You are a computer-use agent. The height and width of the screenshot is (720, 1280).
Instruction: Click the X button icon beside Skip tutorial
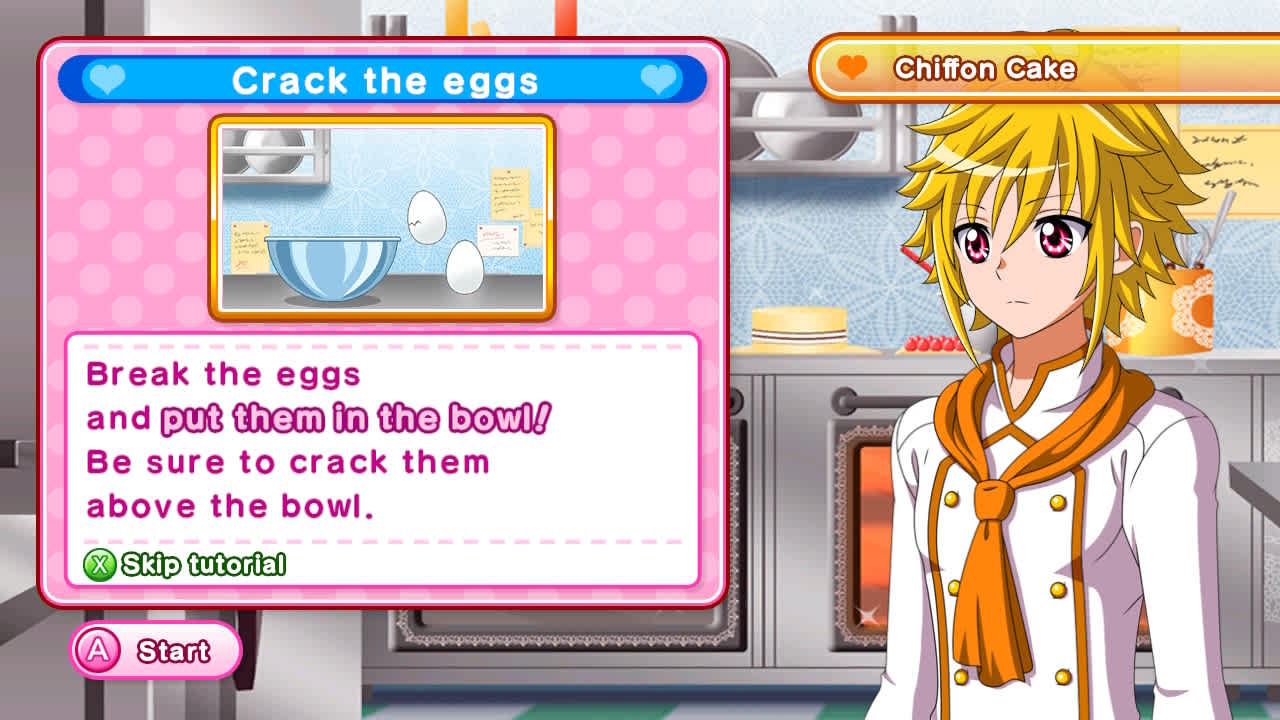pyautogui.click(x=100, y=563)
